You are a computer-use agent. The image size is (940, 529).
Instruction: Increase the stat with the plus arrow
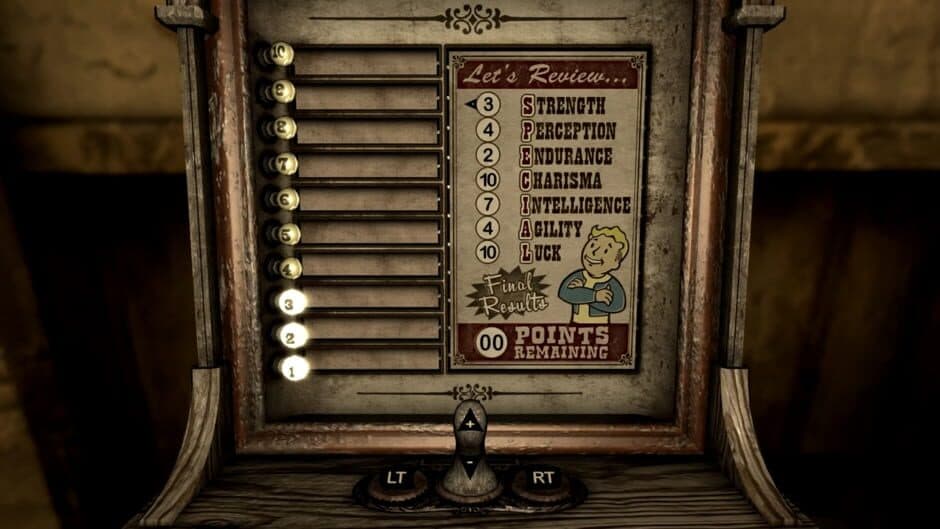tap(470, 424)
